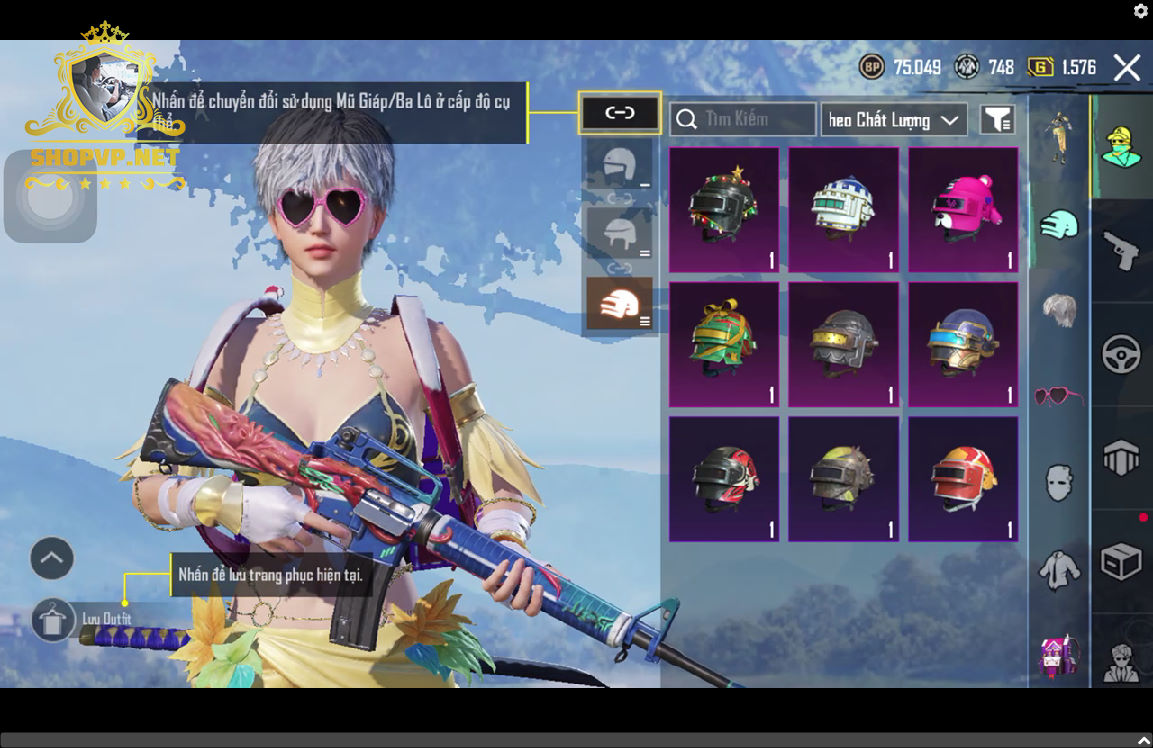The image size is (1153, 748).
Task: Click the up-arrow expand button
Action: pyautogui.click(x=52, y=558)
